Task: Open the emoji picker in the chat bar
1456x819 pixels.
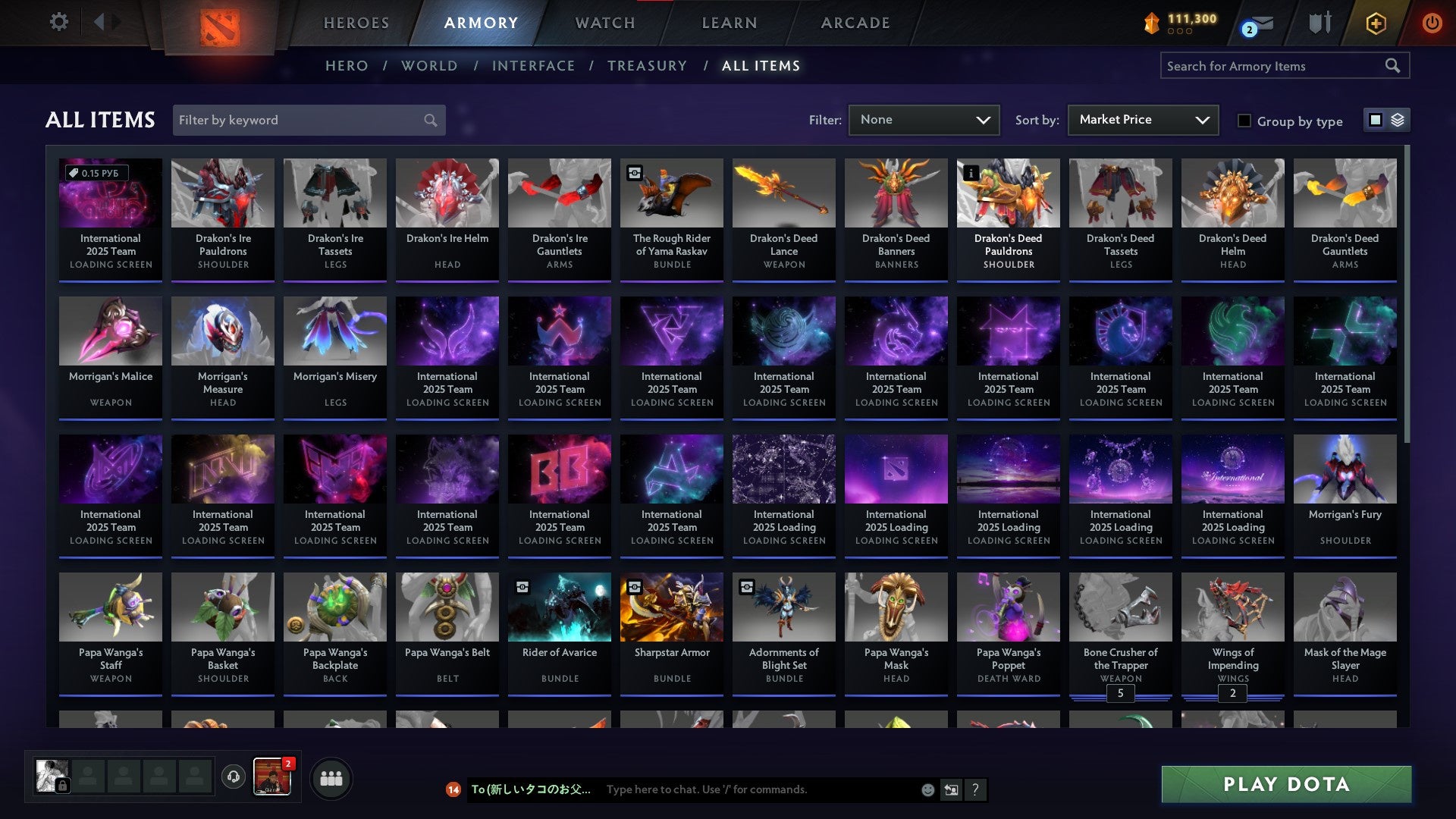Action: coord(927,789)
